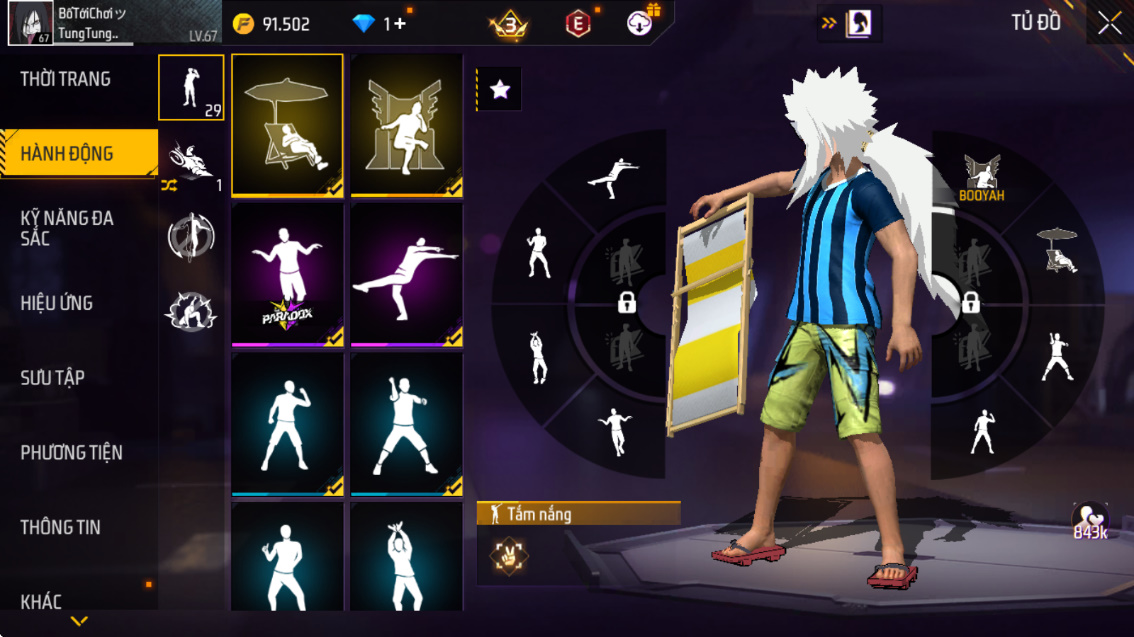Open the player profile avatar
The width and height of the screenshot is (1134, 637).
(30, 24)
